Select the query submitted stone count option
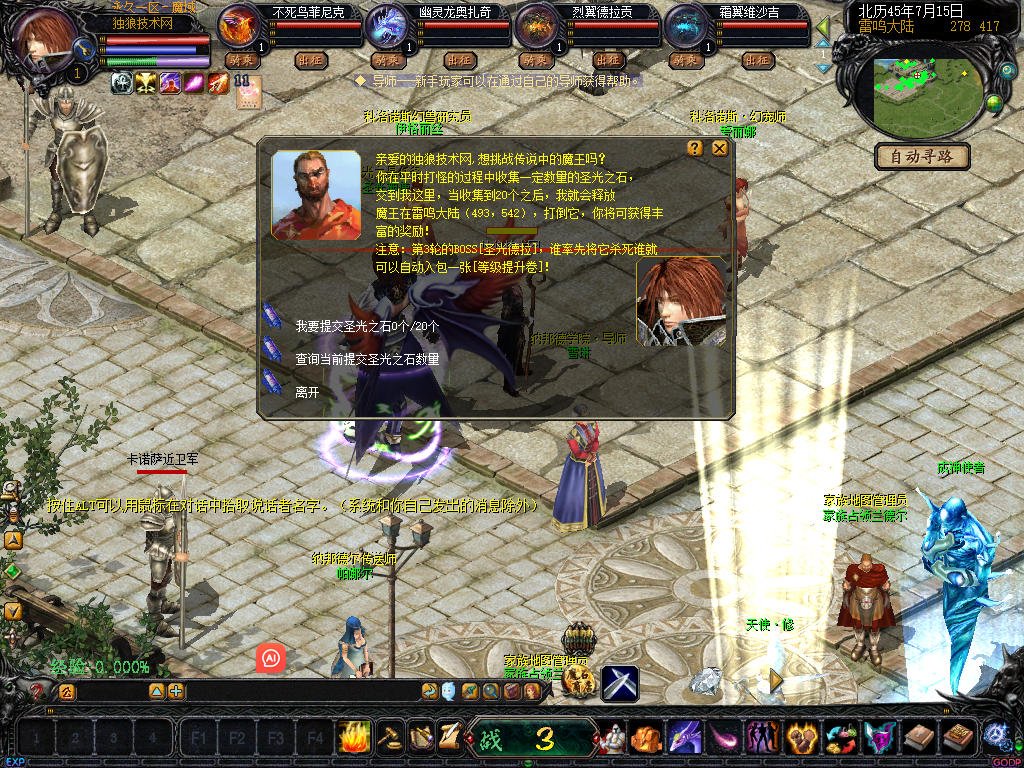Image resolution: width=1024 pixels, height=768 pixels. pyautogui.click(x=367, y=359)
